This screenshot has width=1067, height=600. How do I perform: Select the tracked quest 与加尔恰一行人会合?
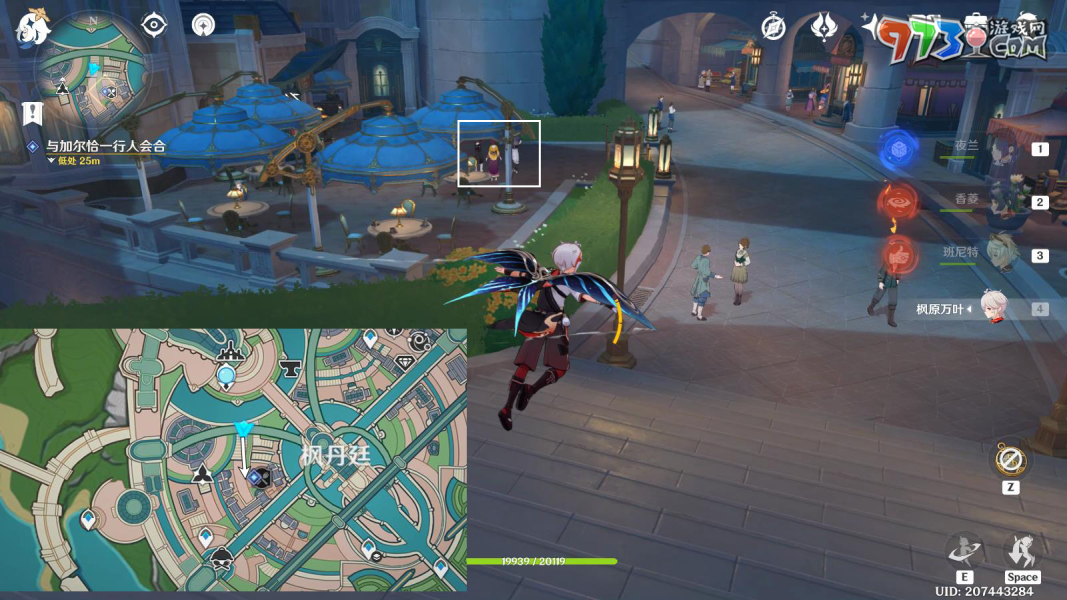tap(104, 146)
